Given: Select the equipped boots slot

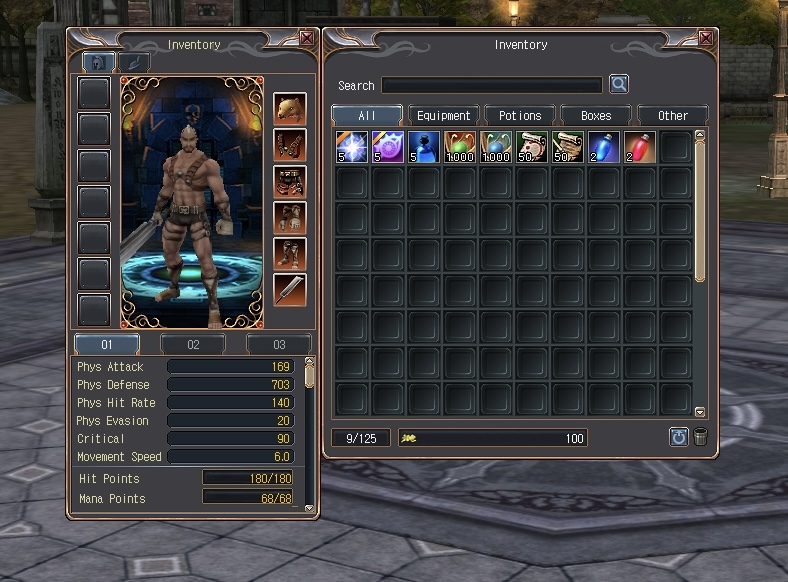Looking at the screenshot, I should (290, 254).
